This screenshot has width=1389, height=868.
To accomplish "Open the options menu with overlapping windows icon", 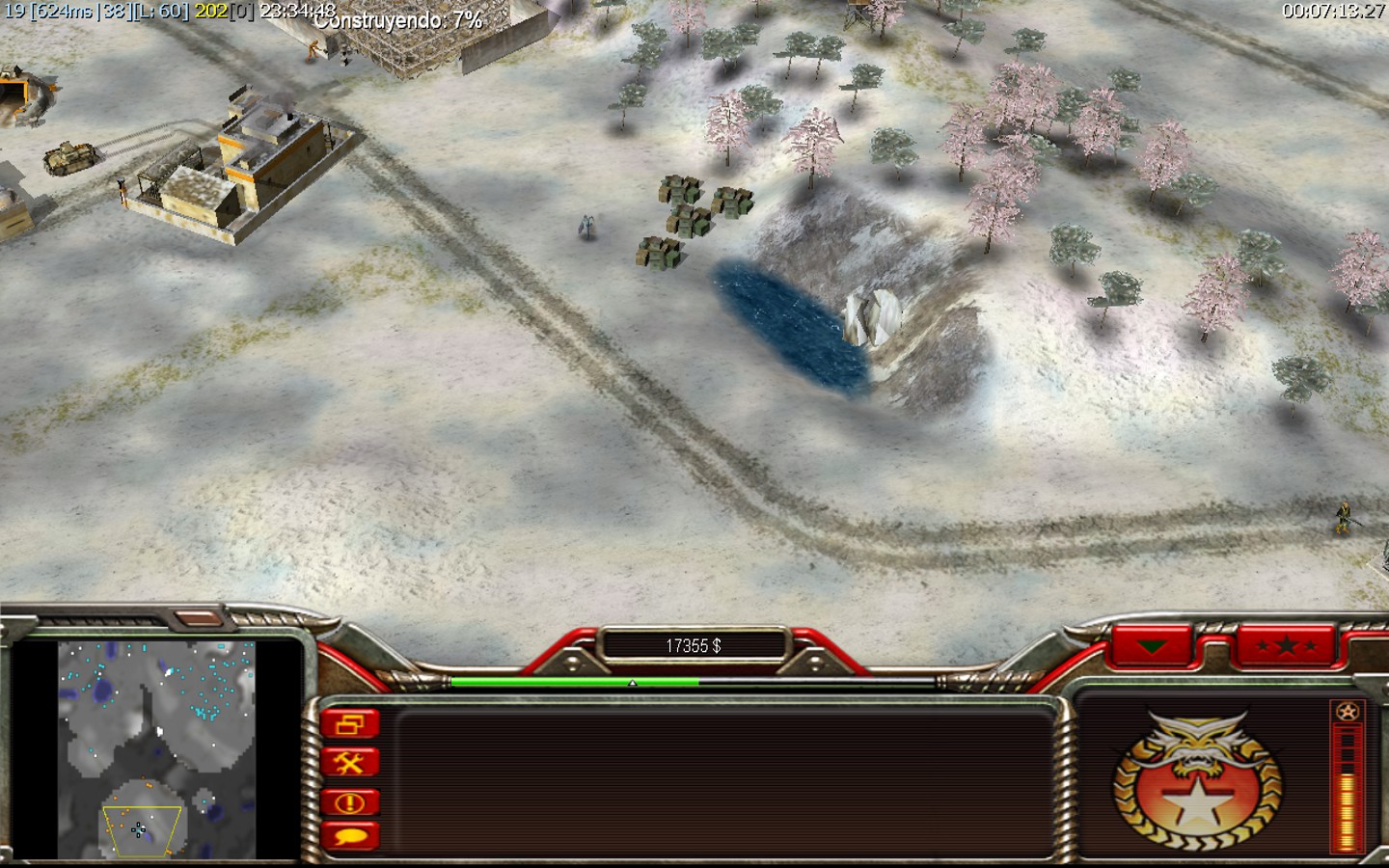I will pos(349,723).
